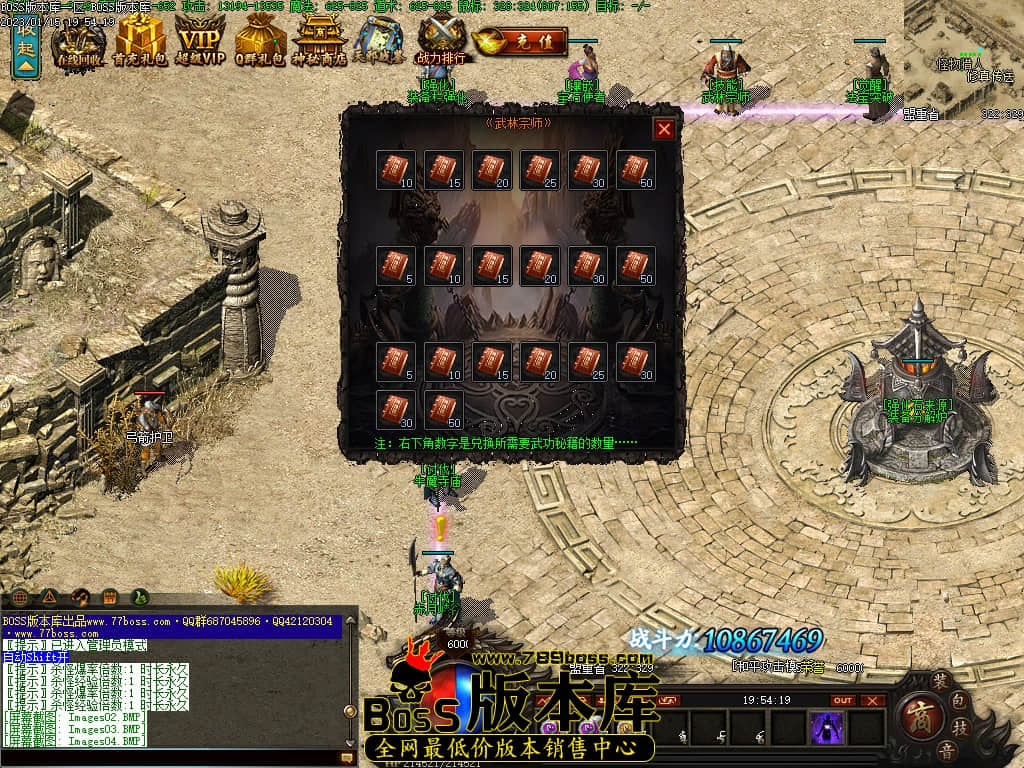
Task: Click the OUT button on bottom bar
Action: [843, 700]
